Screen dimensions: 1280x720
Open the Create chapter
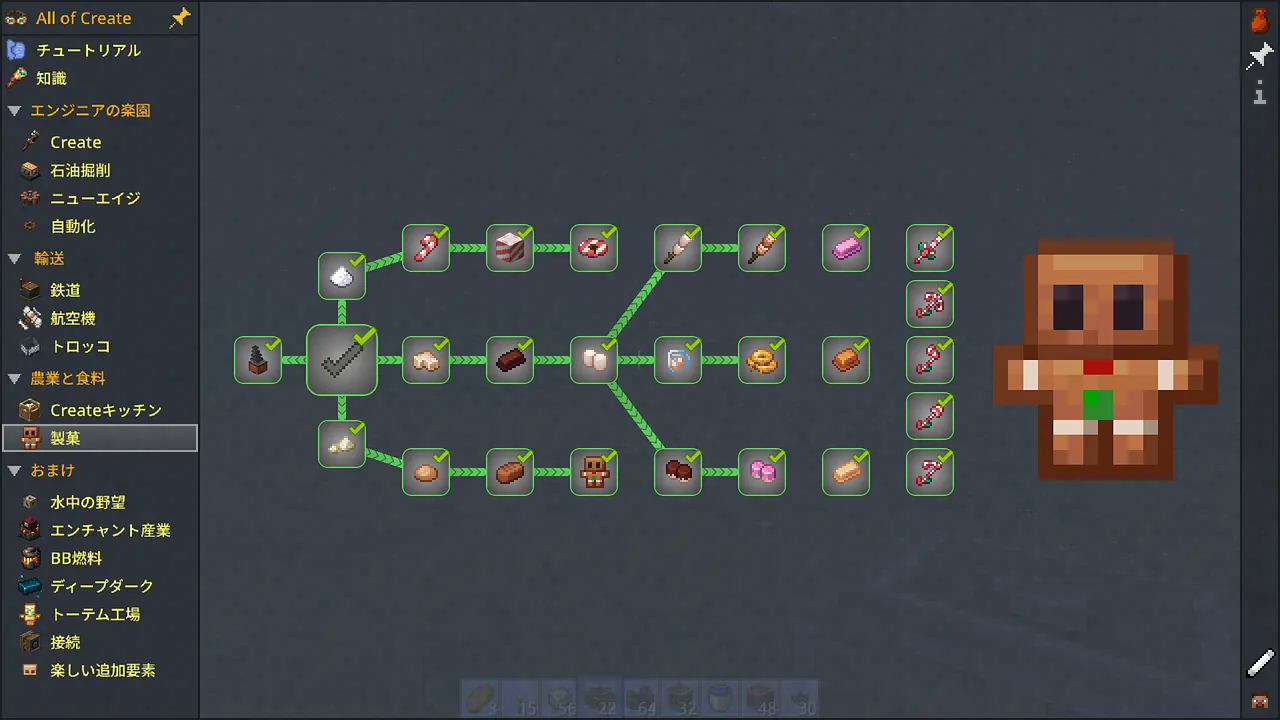(x=75, y=142)
